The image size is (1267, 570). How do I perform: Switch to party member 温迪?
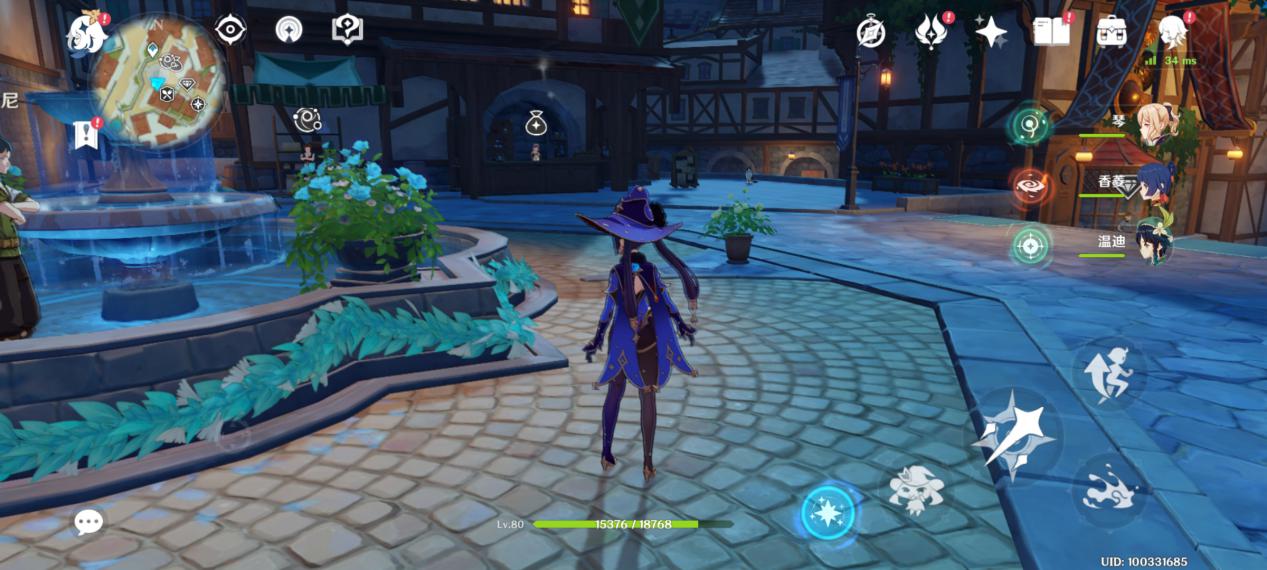[1153, 241]
